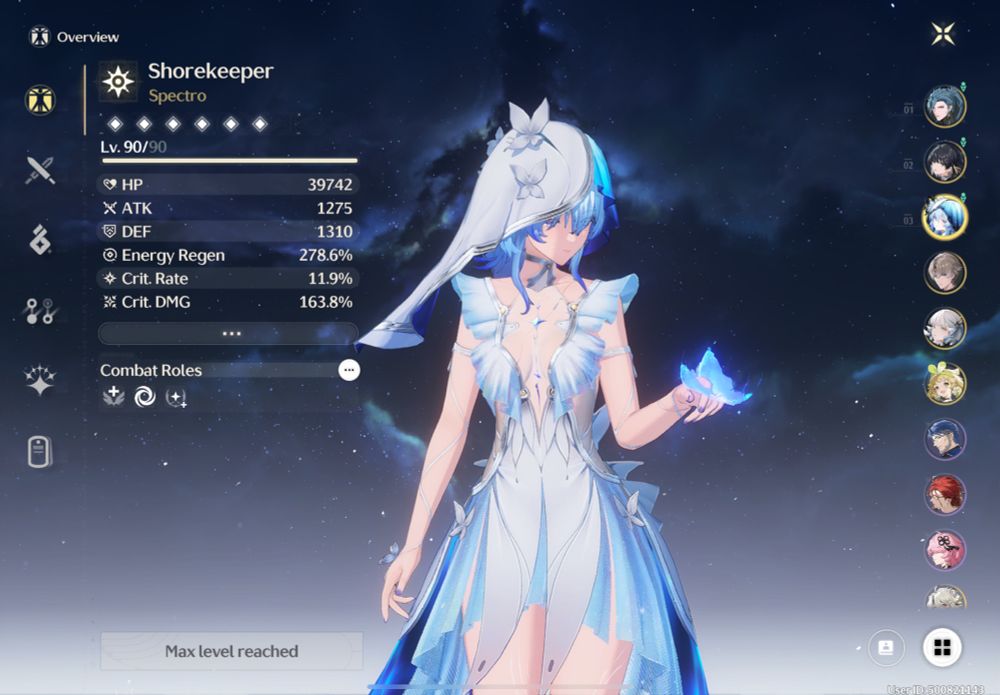Close the character menu with the X button

[x=942, y=34]
